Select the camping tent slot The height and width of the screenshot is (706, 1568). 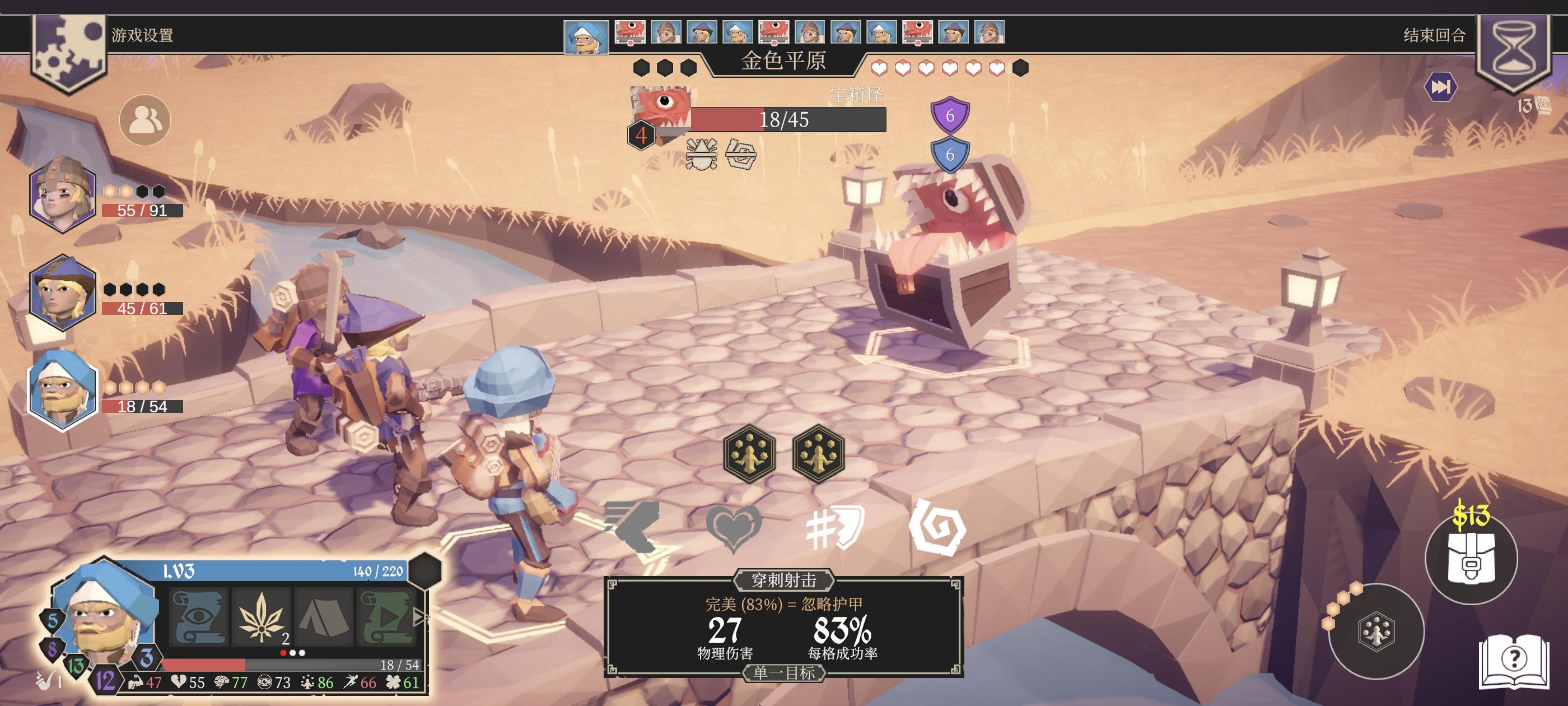pyautogui.click(x=324, y=616)
